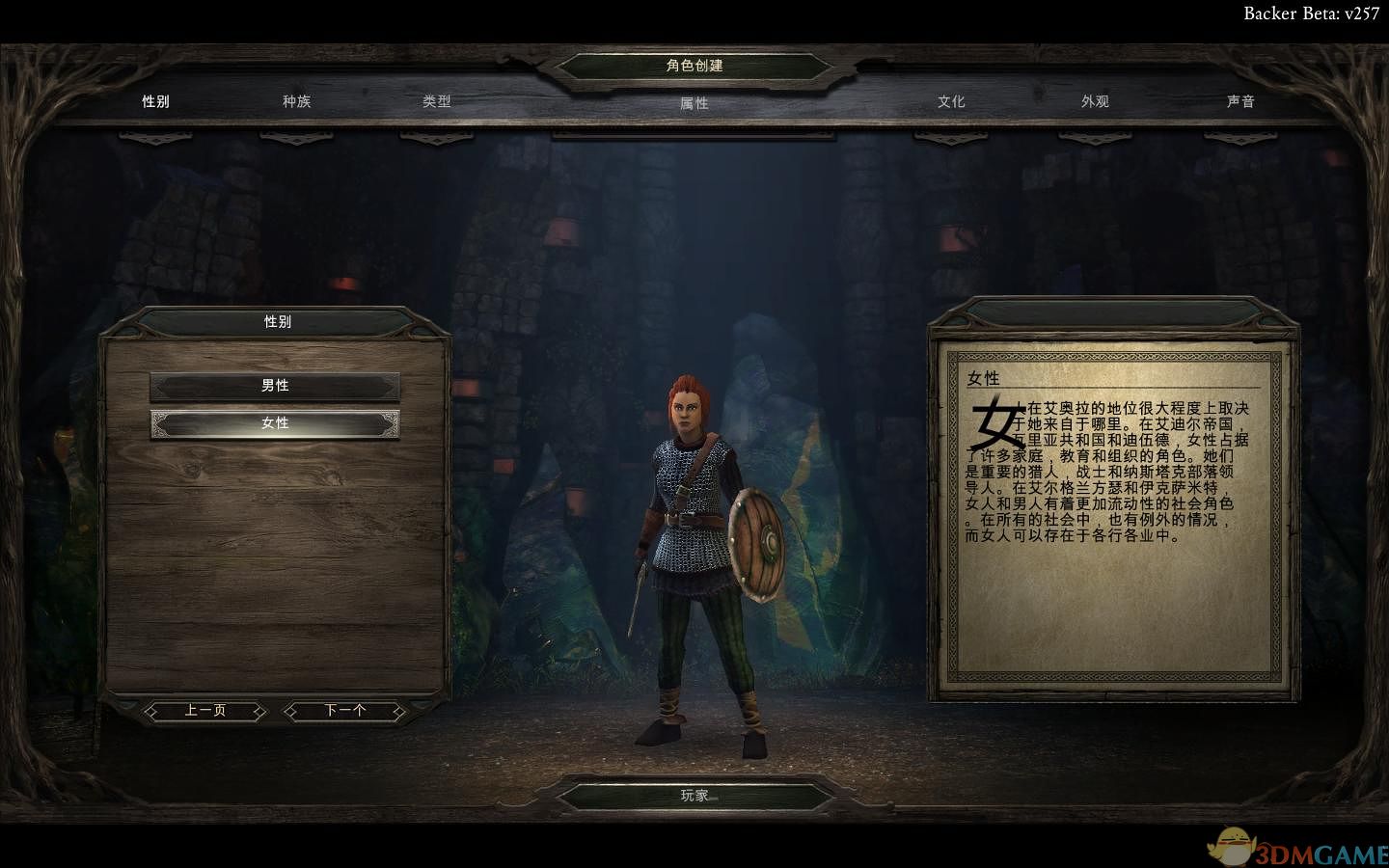Select the 男性 (male) gender option
Viewport: 1389px width, 868px height.
click(x=275, y=386)
